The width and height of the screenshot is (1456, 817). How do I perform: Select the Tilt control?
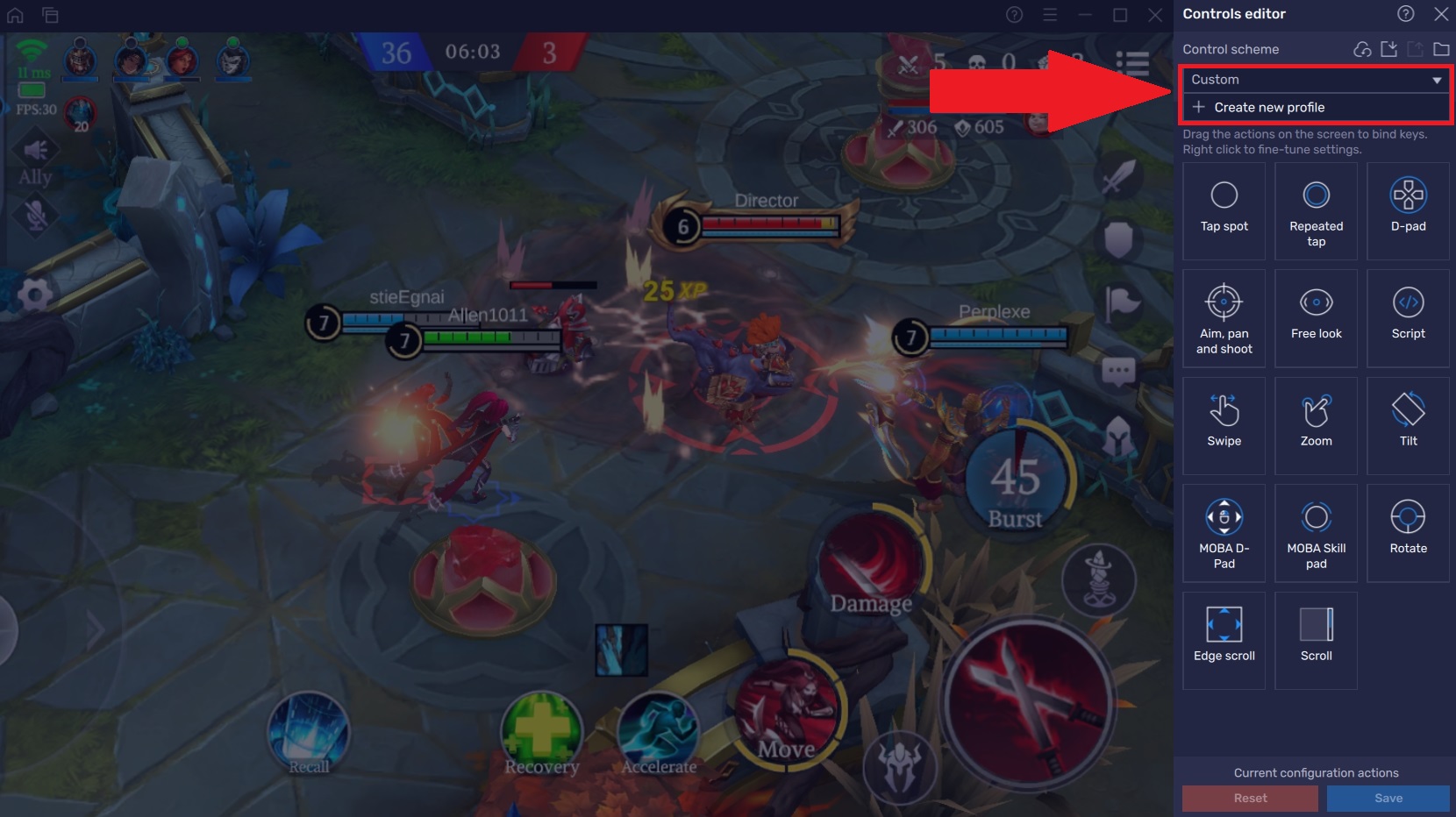[x=1408, y=425]
